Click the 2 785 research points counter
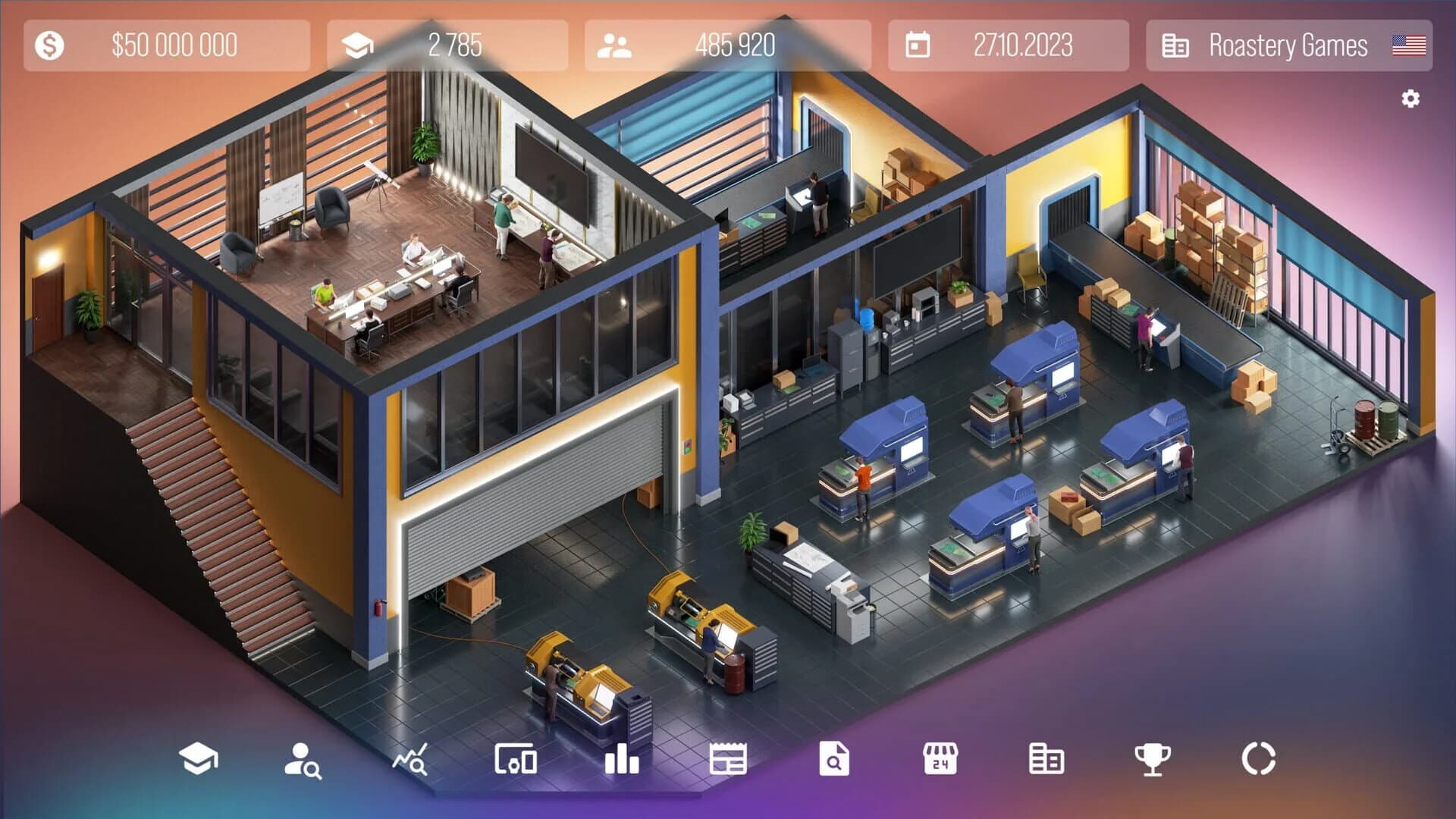The image size is (1456, 819). [x=455, y=45]
